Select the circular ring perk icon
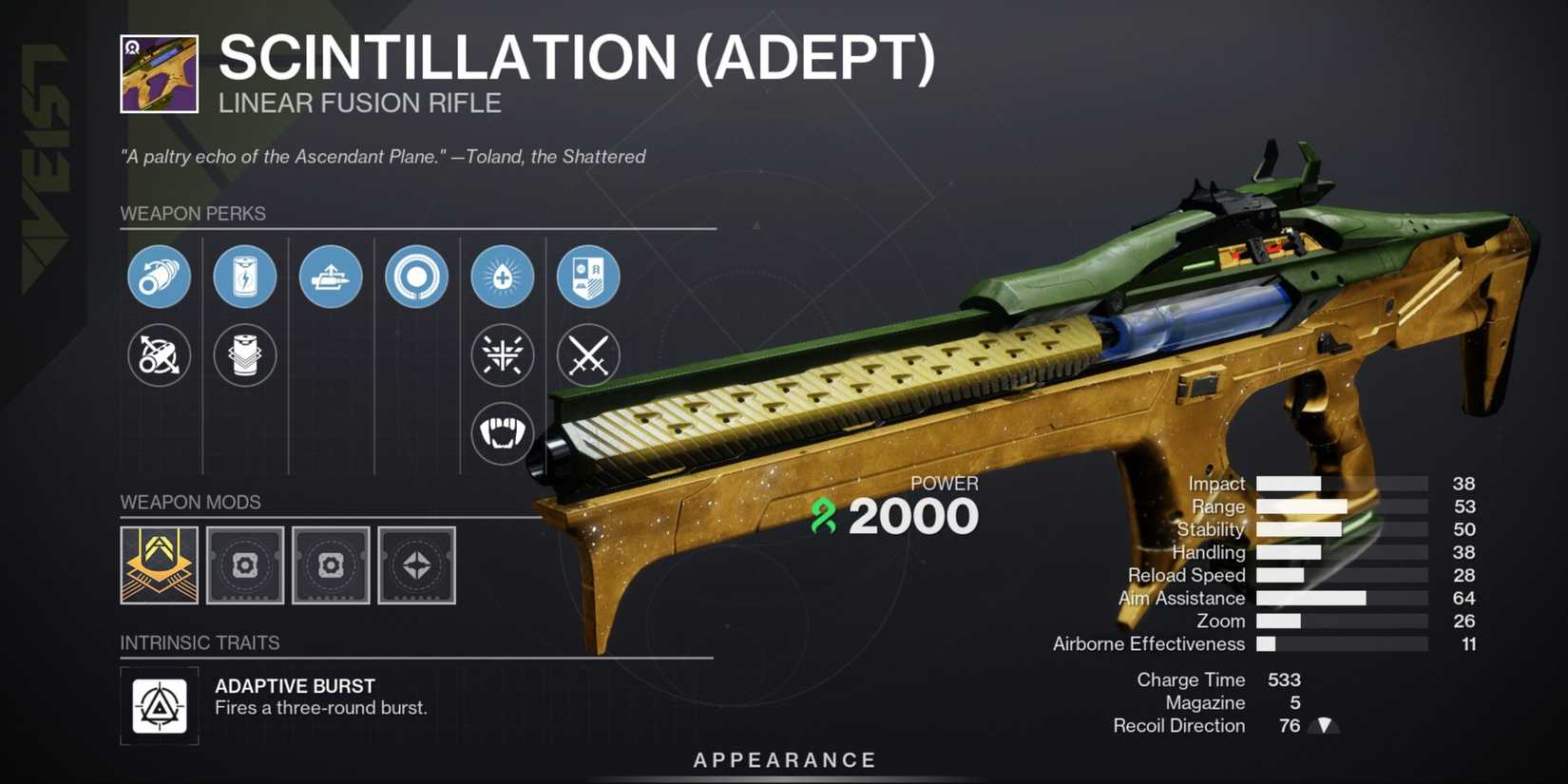 (416, 277)
